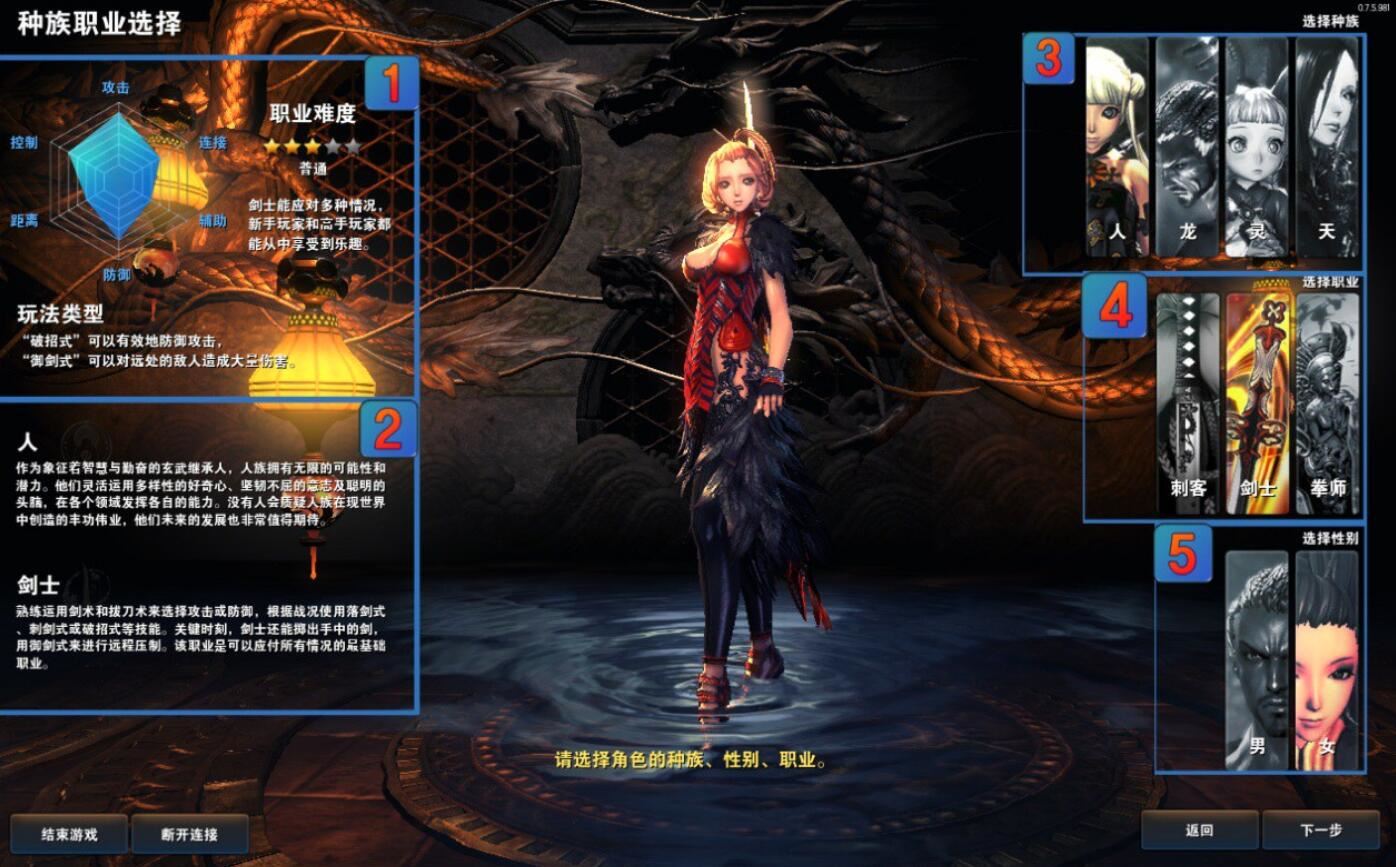Choose the 龙 (Gon) race portrait
Screen dimensions: 1396x867
[x=1187, y=147]
